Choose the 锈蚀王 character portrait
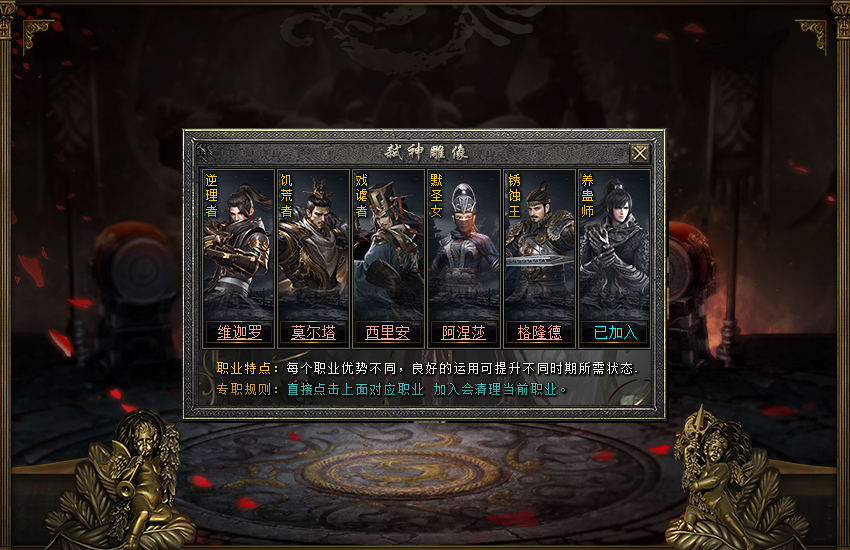850x550 pixels. point(541,245)
